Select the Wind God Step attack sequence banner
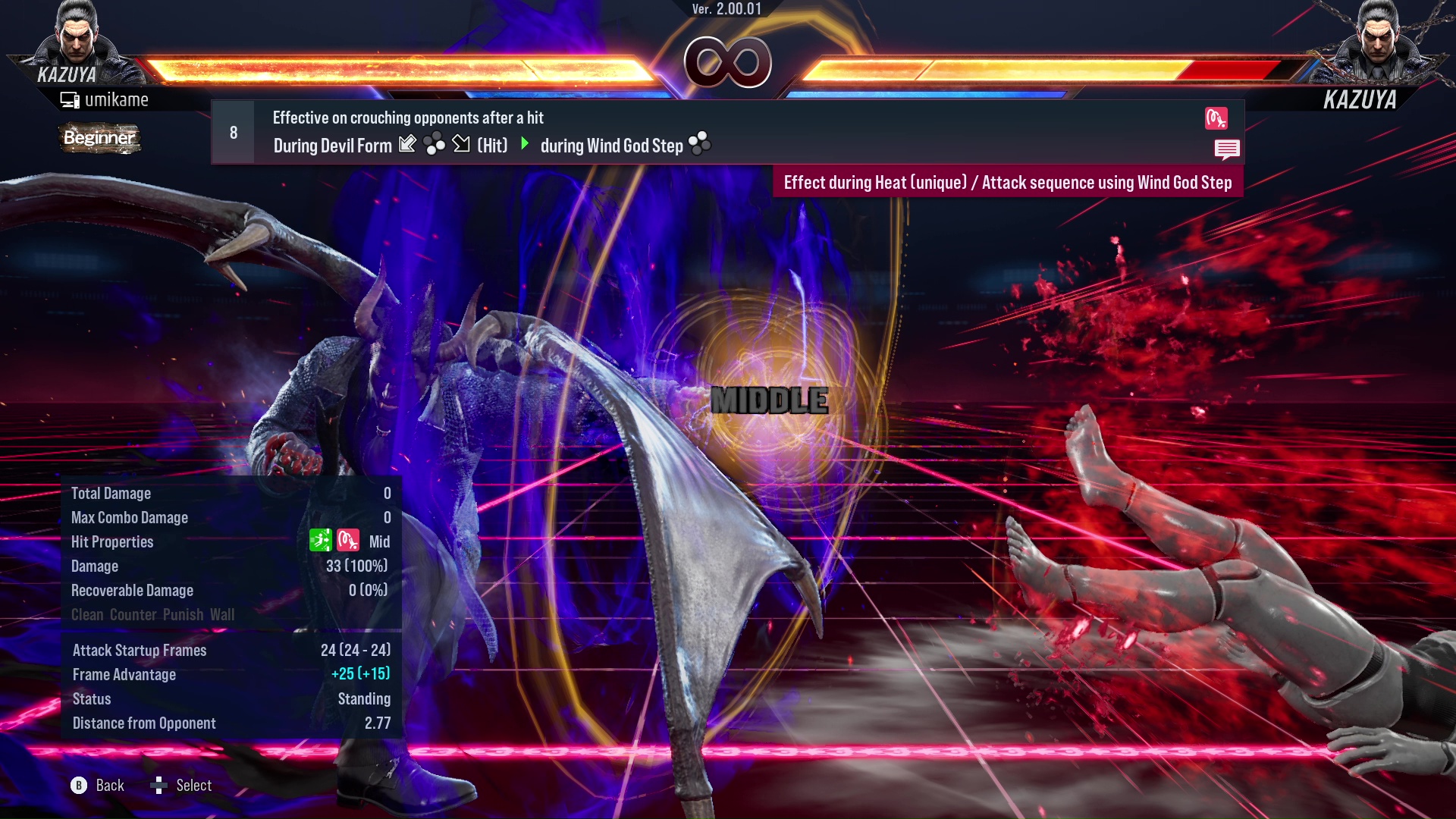This screenshot has width=1456, height=819. (x=1007, y=183)
